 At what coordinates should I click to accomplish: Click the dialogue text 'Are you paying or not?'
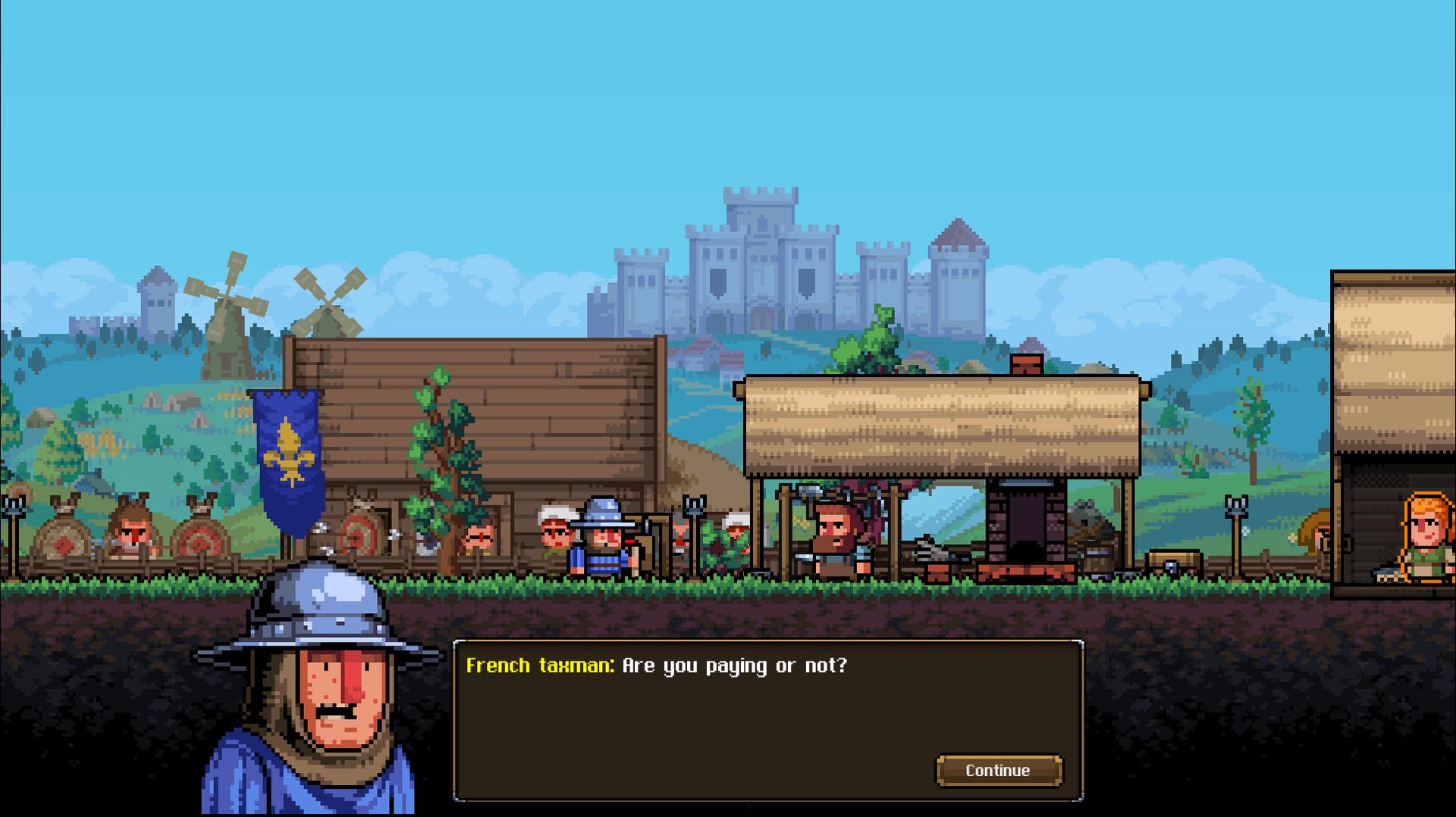736,668
